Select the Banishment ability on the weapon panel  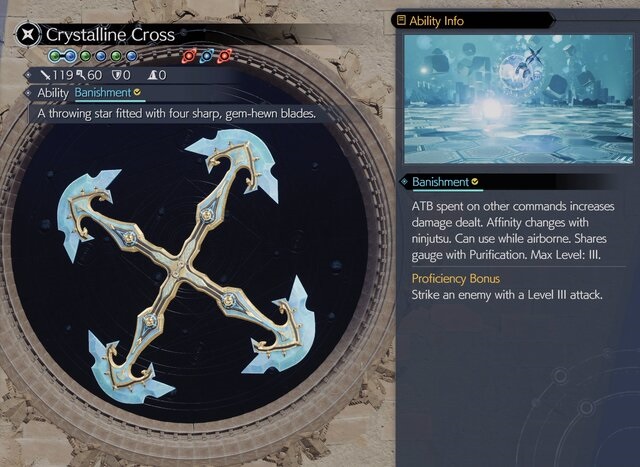(102, 93)
